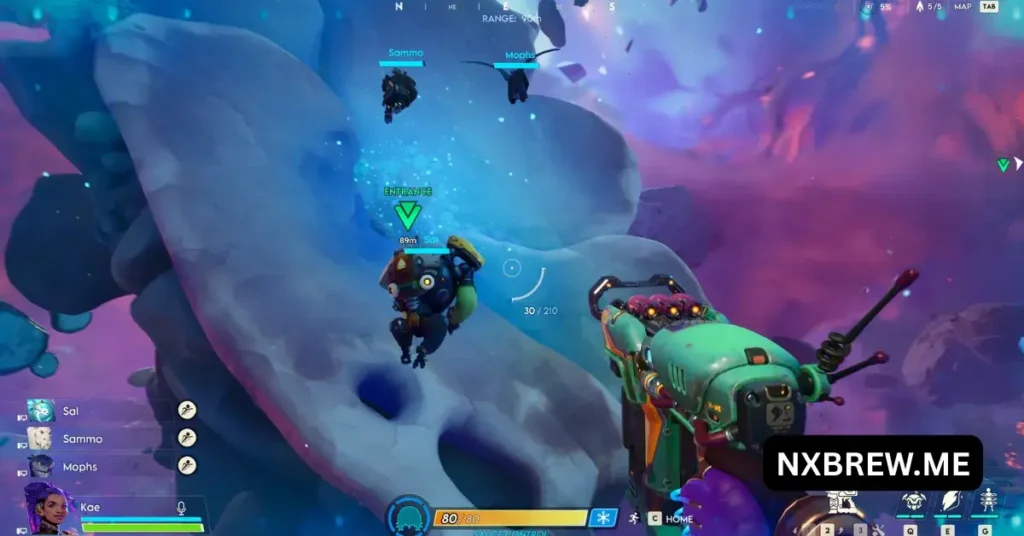Screen dimensions: 1024x536
Task: Activate the drone ability above Q
Action: coord(913,502)
